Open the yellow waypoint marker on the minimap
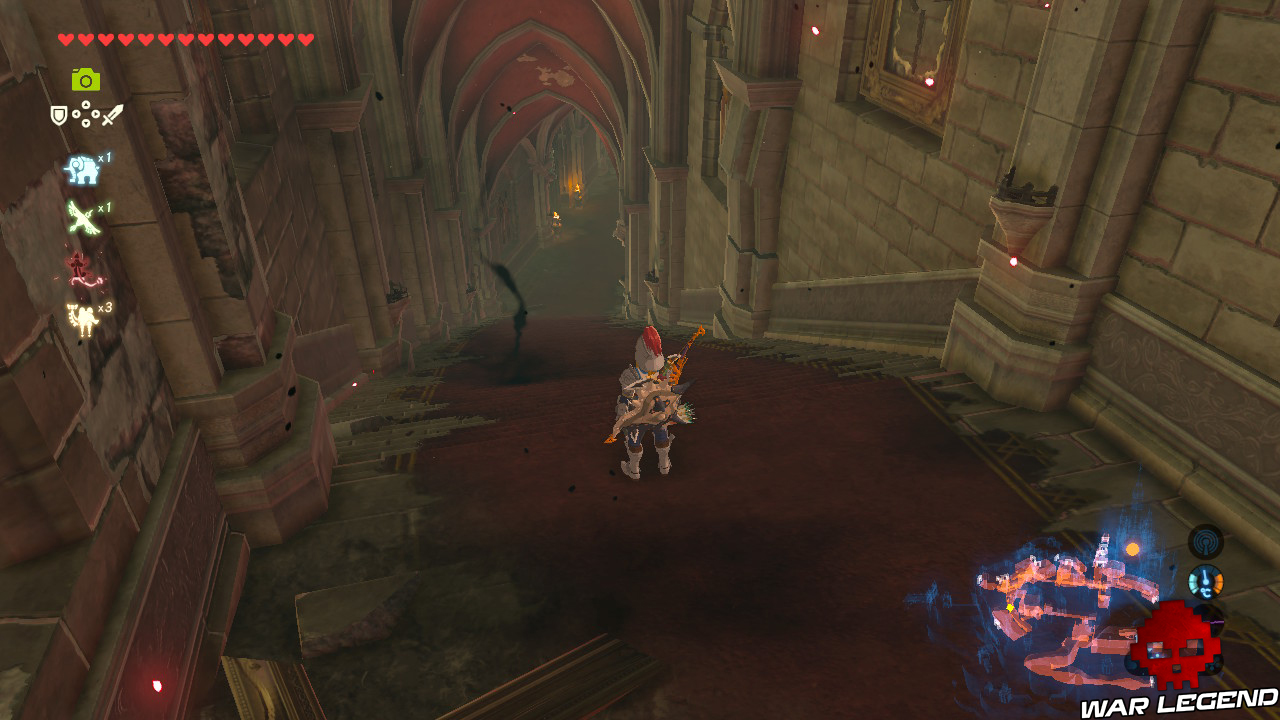Screen dimensions: 1280x720 (x=1009, y=607)
